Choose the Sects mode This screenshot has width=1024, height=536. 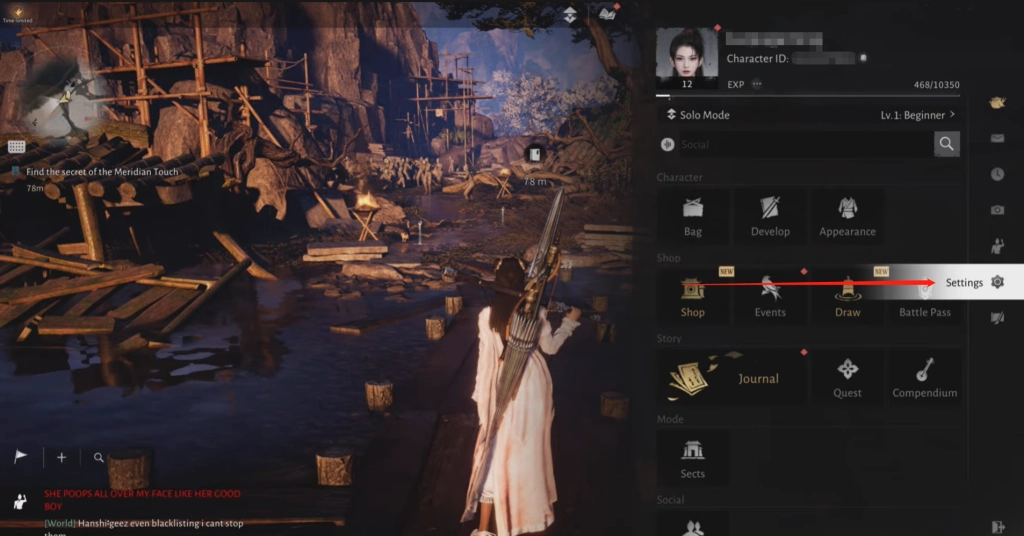pos(693,458)
